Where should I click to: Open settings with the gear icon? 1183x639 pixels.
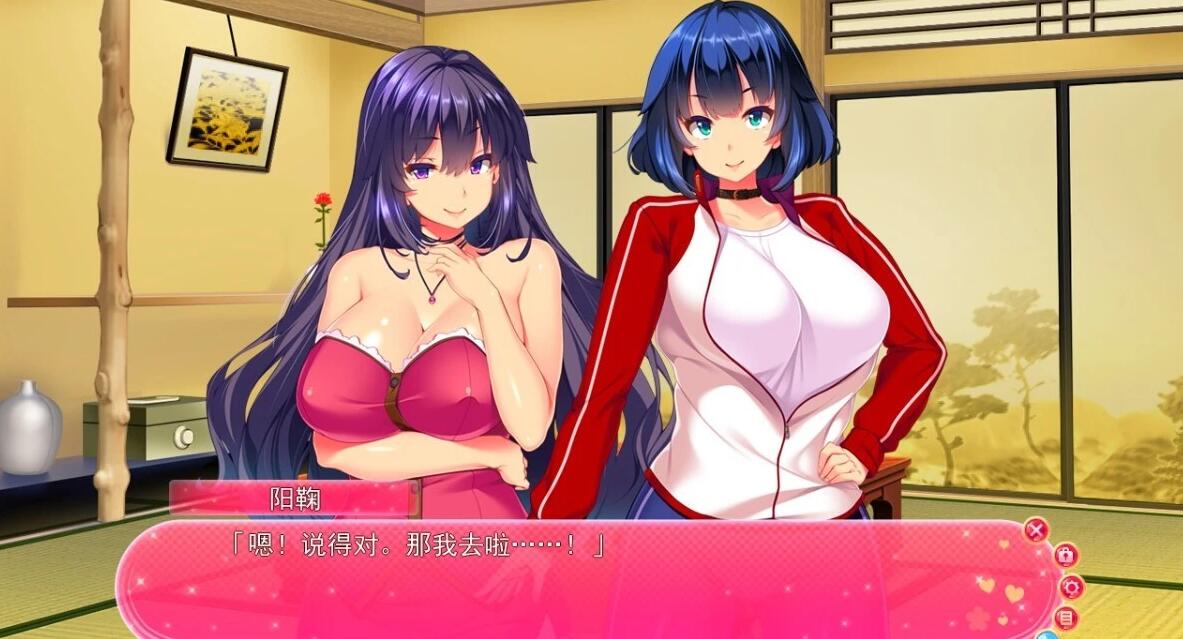(1072, 587)
